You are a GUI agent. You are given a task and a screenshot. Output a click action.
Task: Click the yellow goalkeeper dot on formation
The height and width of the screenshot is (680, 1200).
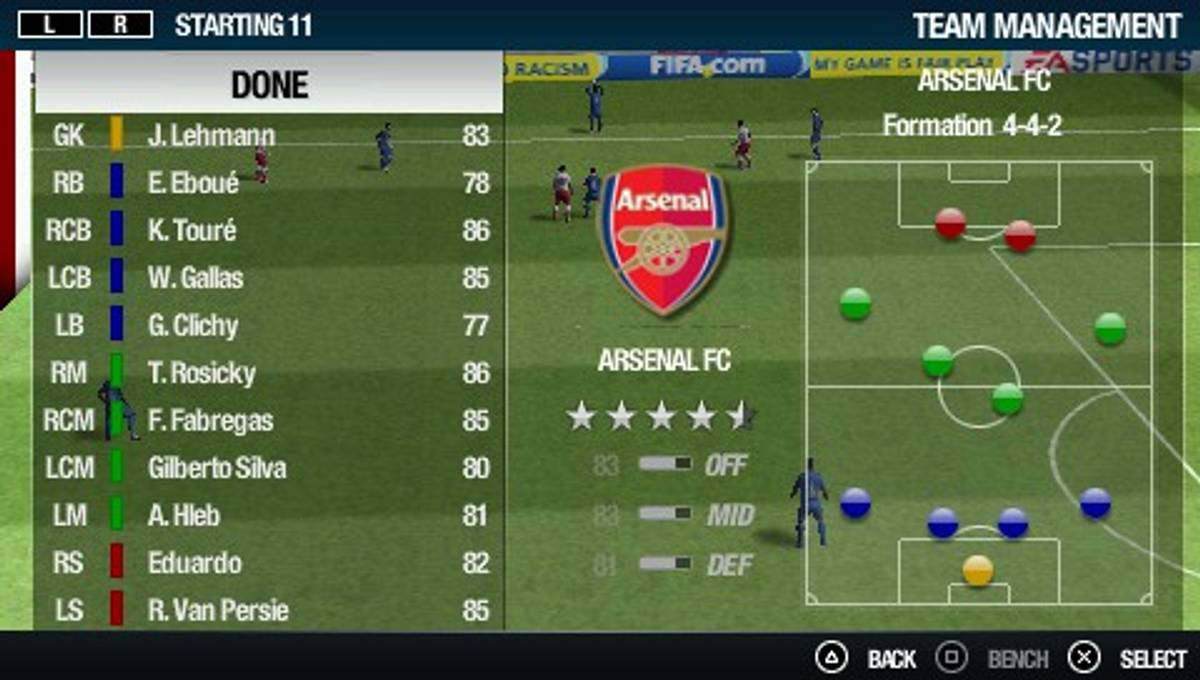[x=978, y=570]
